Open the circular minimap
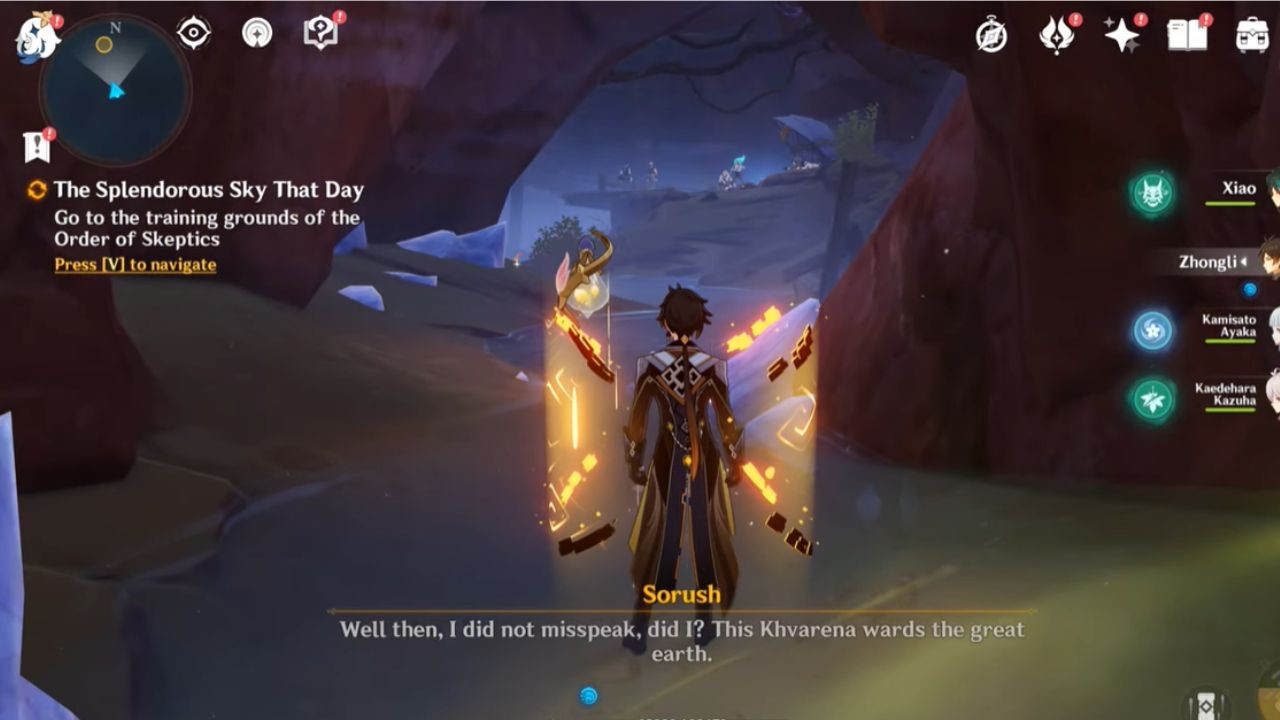The height and width of the screenshot is (720, 1280). pyautogui.click(x=115, y=89)
